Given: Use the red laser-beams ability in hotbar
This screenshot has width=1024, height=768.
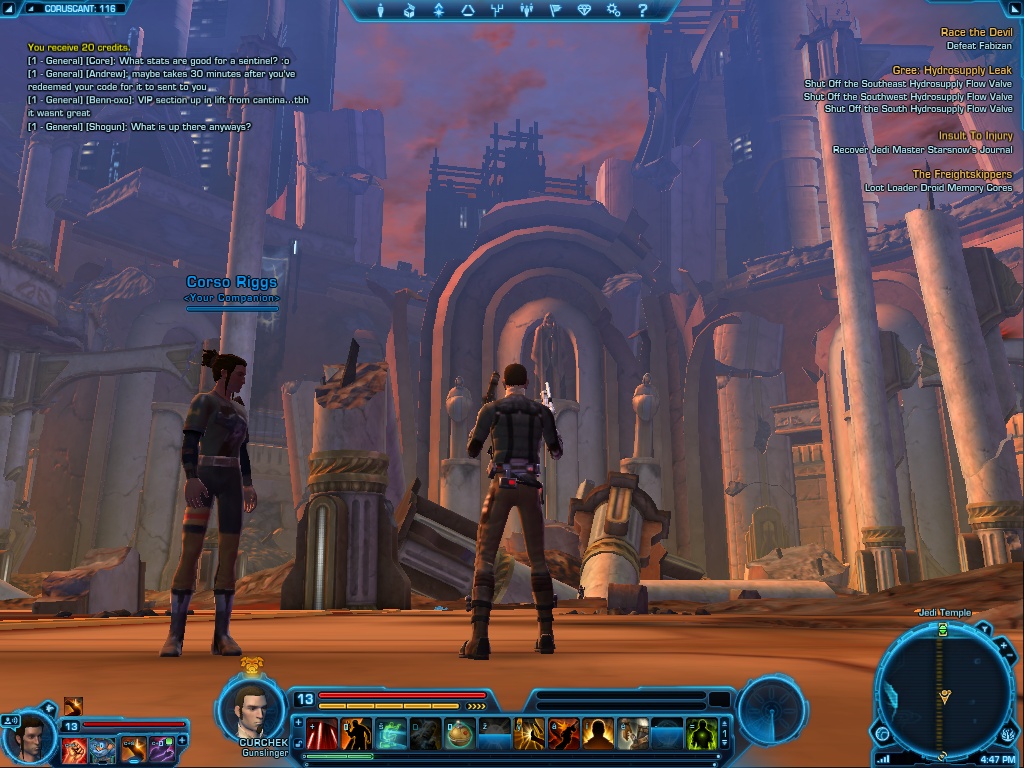Looking at the screenshot, I should [322, 734].
